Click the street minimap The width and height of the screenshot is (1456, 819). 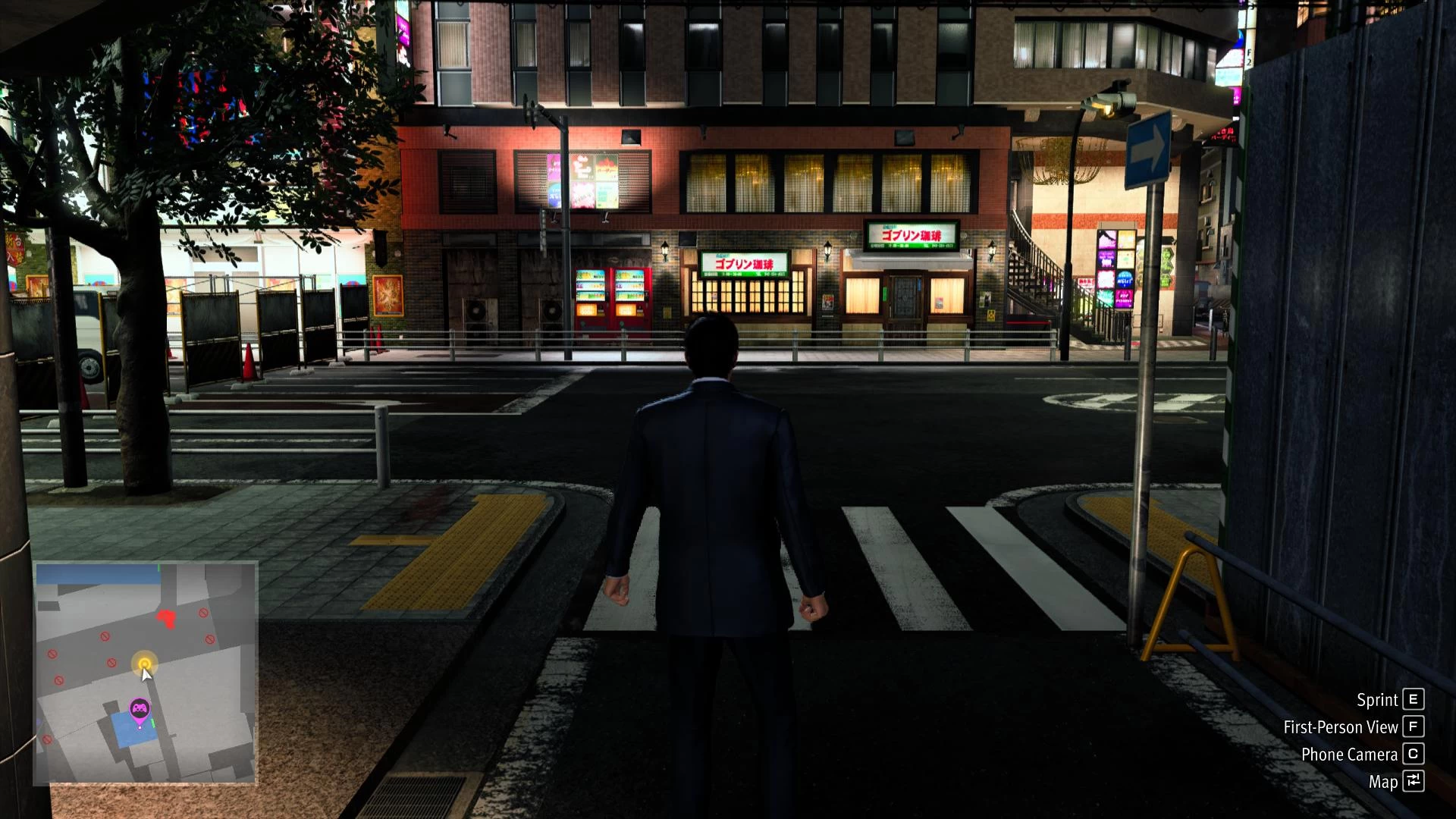click(x=146, y=673)
